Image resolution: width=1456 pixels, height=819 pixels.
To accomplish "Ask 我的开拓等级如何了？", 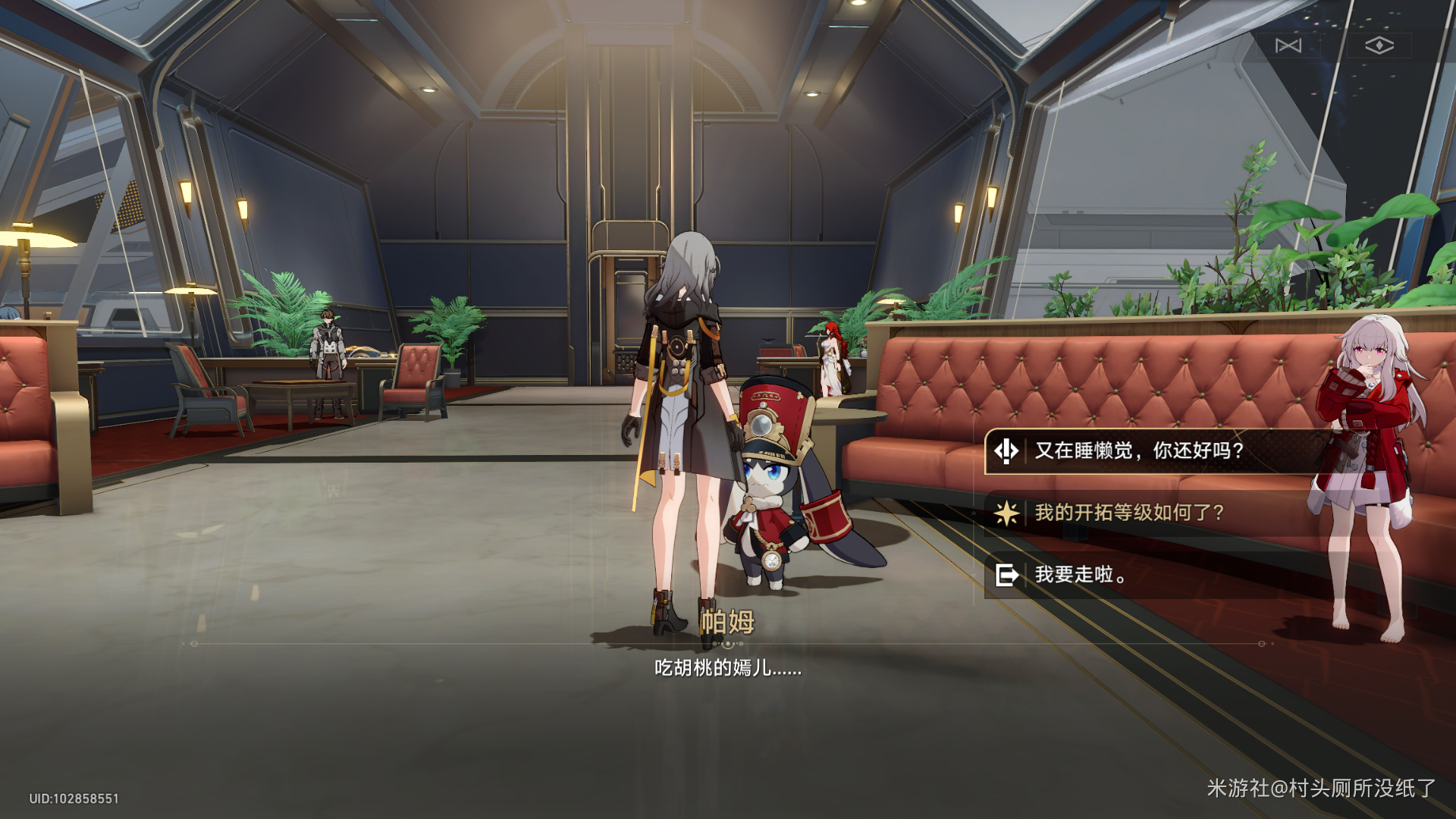I will click(x=1128, y=513).
